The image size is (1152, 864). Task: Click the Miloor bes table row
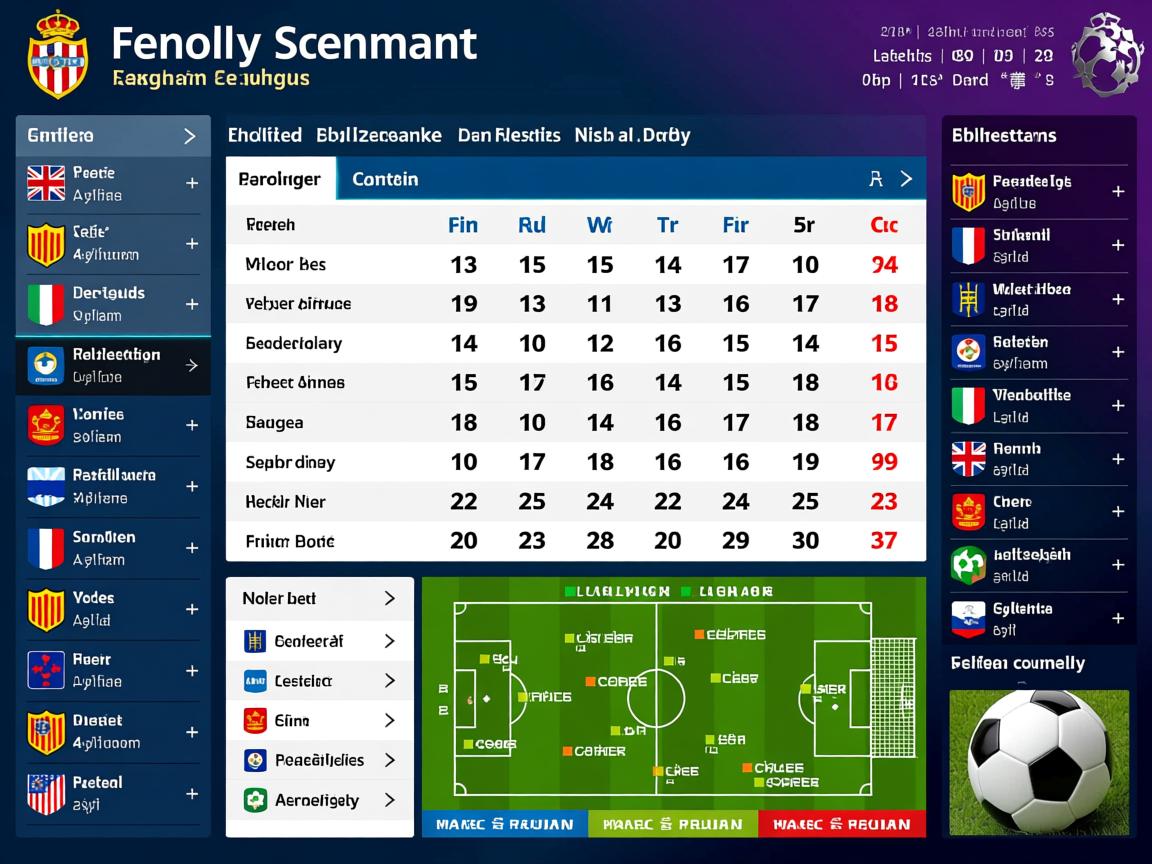[x=575, y=265]
